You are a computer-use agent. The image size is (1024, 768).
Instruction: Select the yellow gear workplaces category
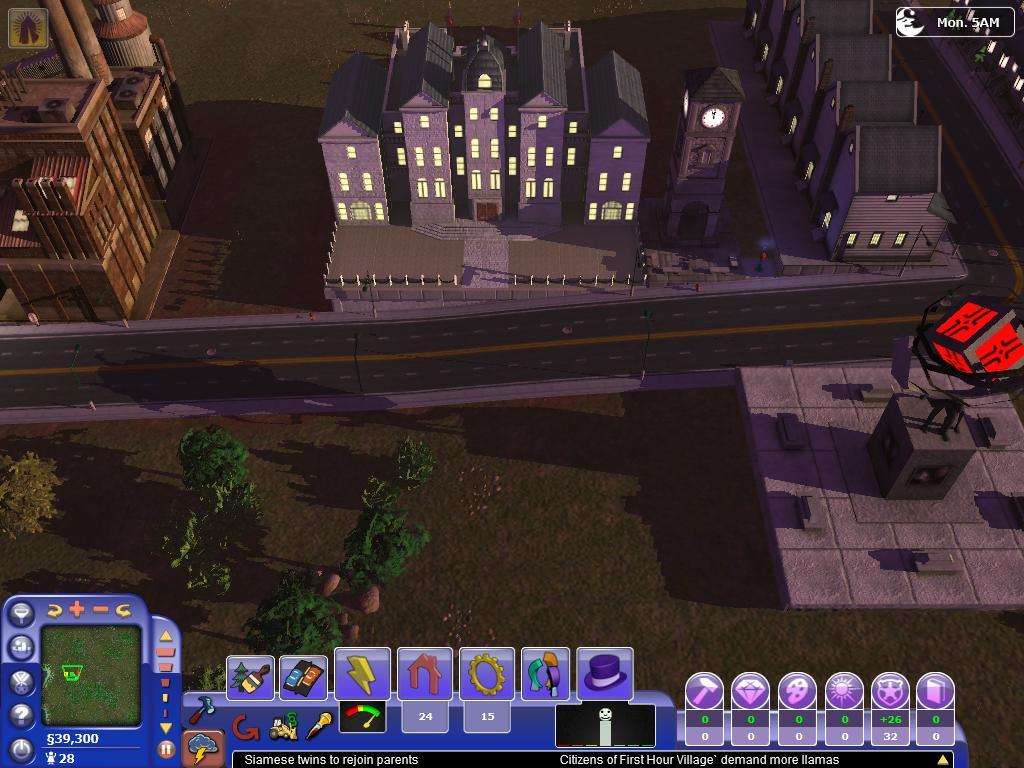tap(487, 673)
